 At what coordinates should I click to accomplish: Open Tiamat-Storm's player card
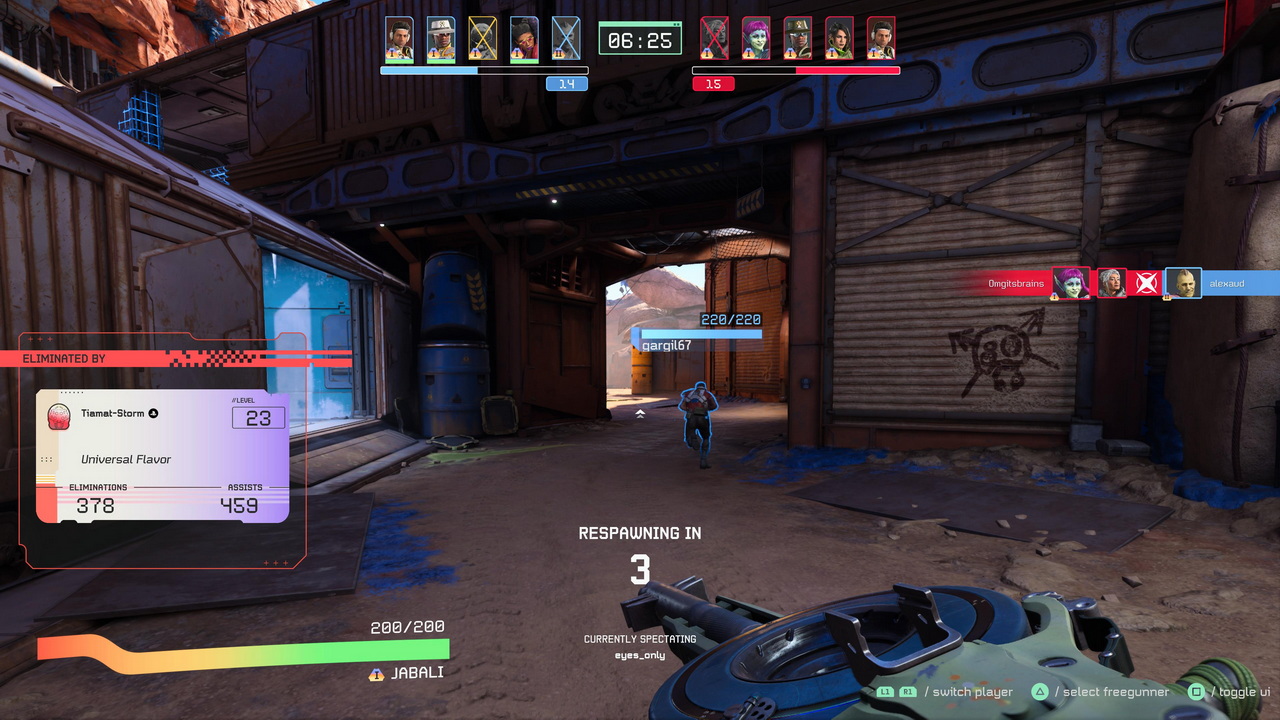162,456
